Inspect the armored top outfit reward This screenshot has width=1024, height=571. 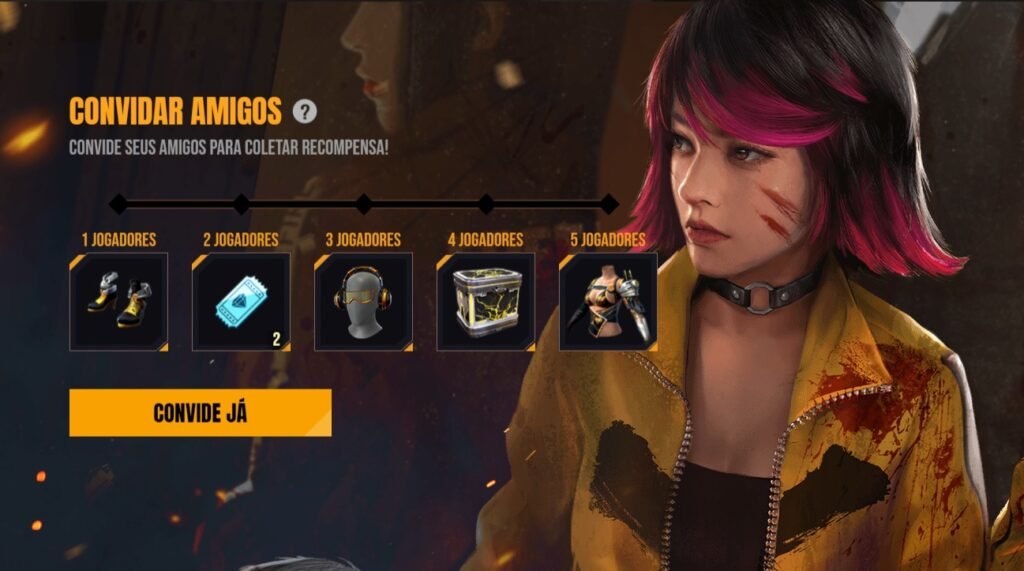608,301
